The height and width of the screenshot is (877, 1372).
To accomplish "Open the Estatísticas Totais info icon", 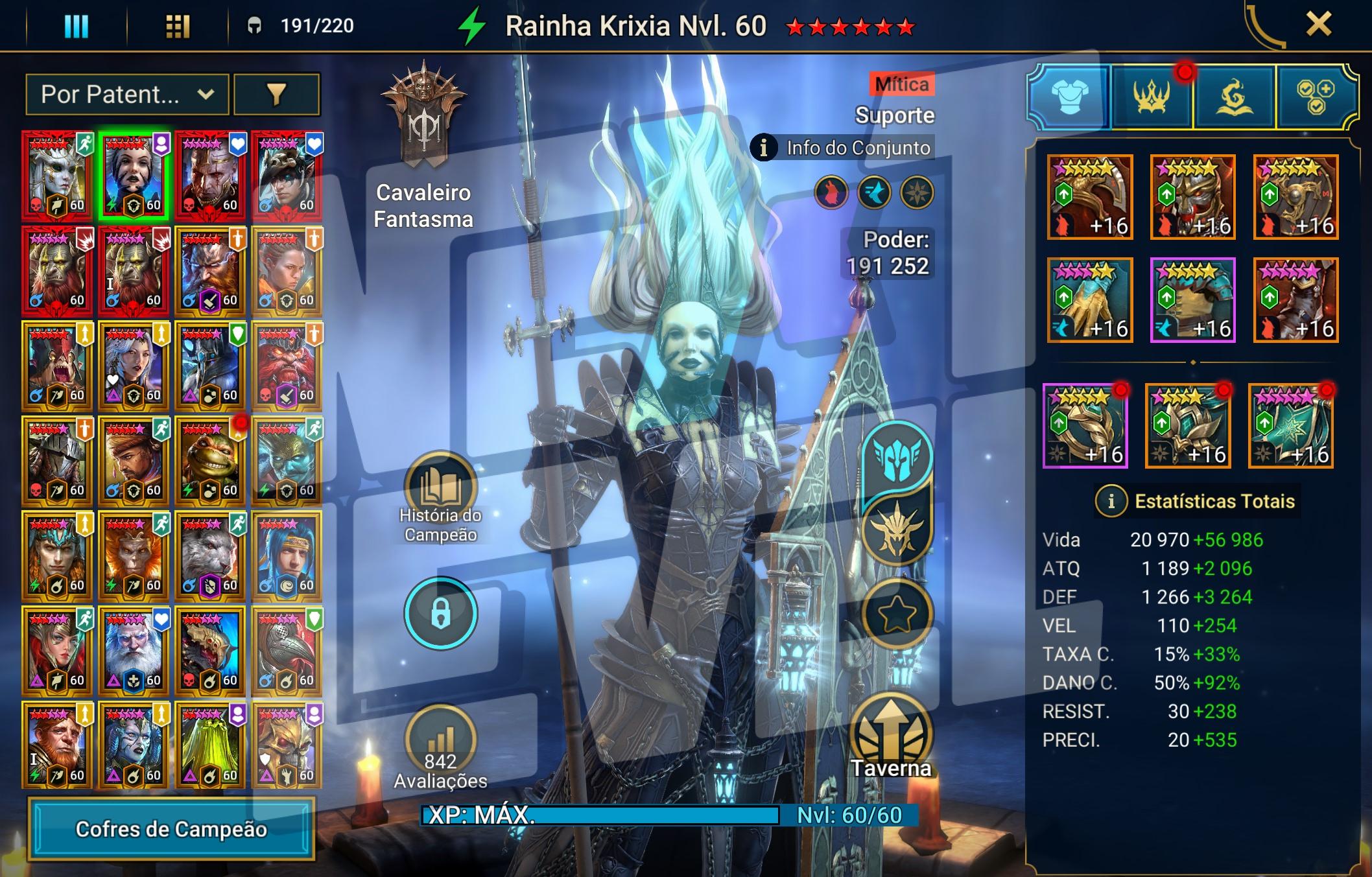I will [x=1111, y=501].
